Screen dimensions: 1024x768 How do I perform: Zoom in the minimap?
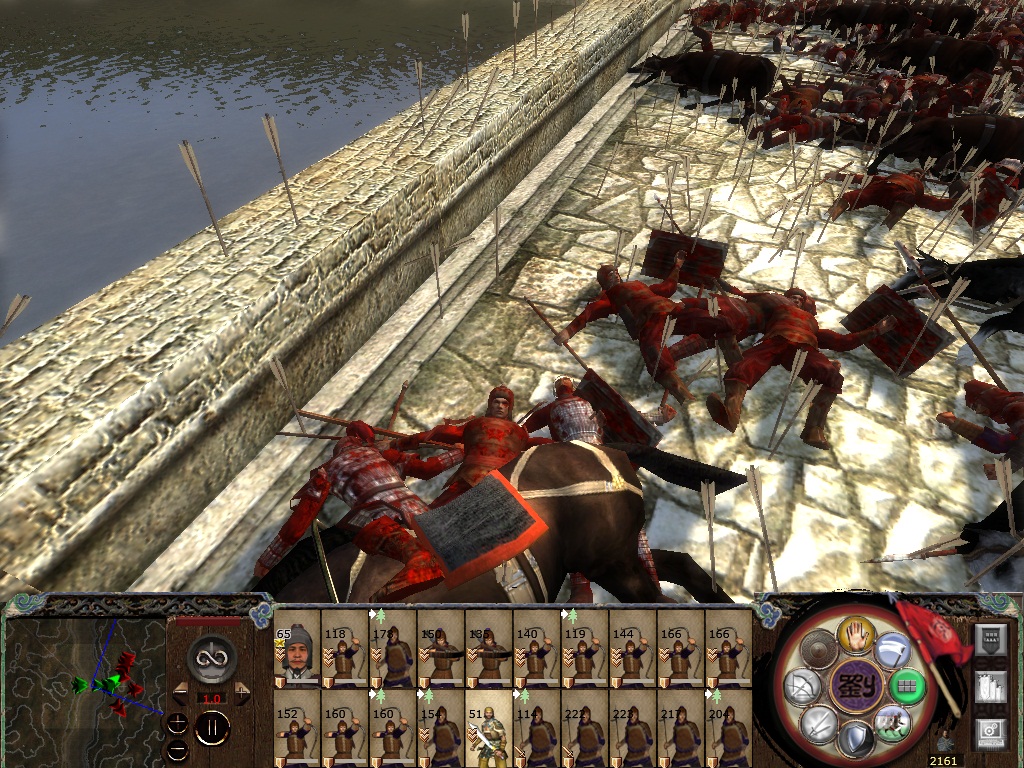pos(177,724)
